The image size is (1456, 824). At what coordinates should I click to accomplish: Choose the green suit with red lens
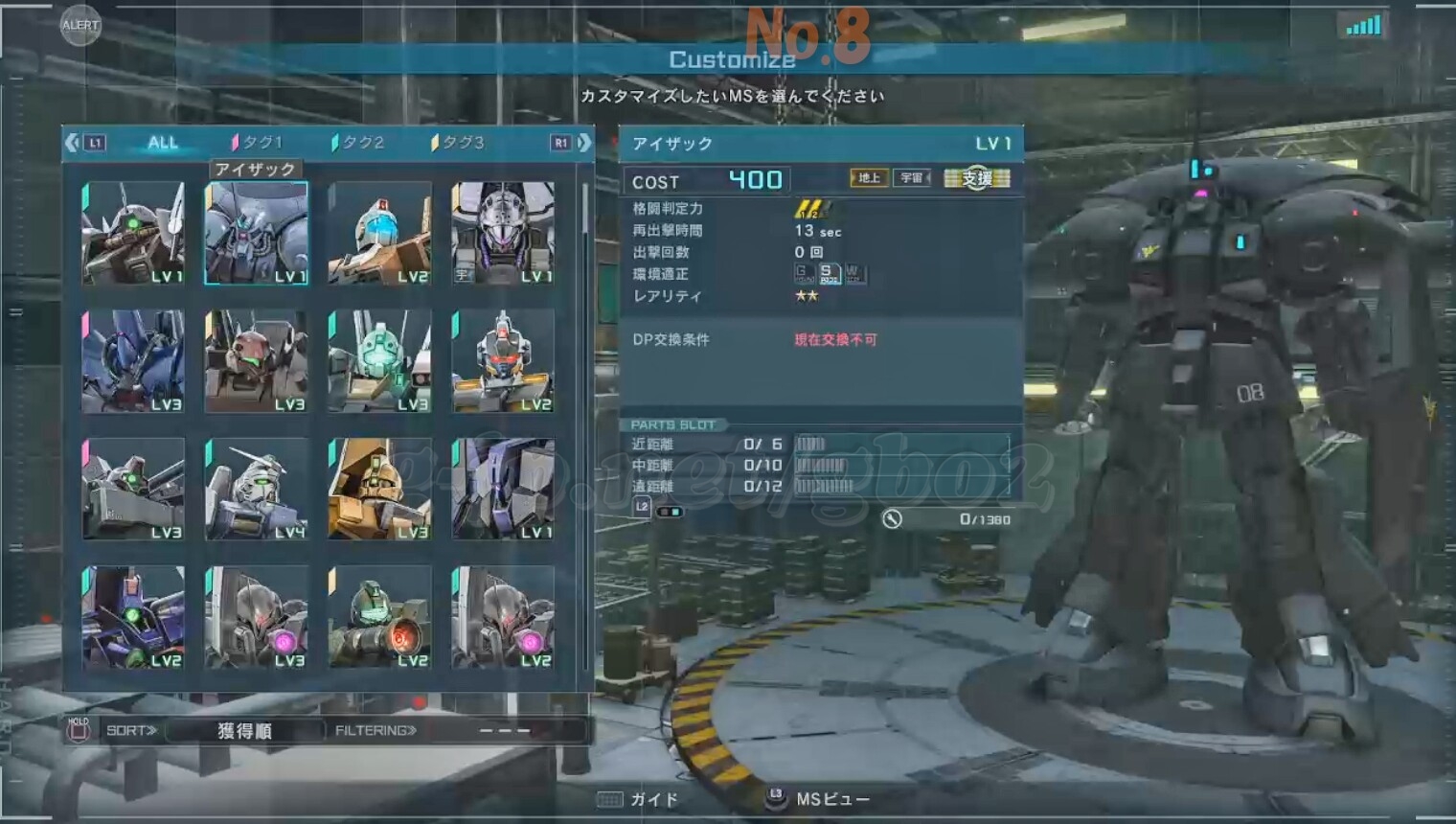point(379,616)
